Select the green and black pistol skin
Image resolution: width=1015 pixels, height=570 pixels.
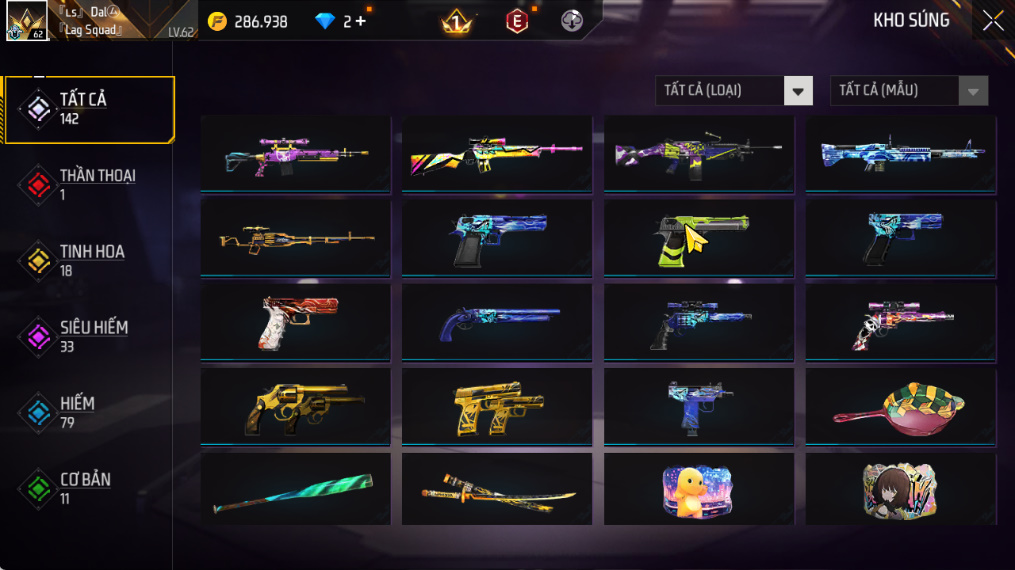tap(698, 238)
